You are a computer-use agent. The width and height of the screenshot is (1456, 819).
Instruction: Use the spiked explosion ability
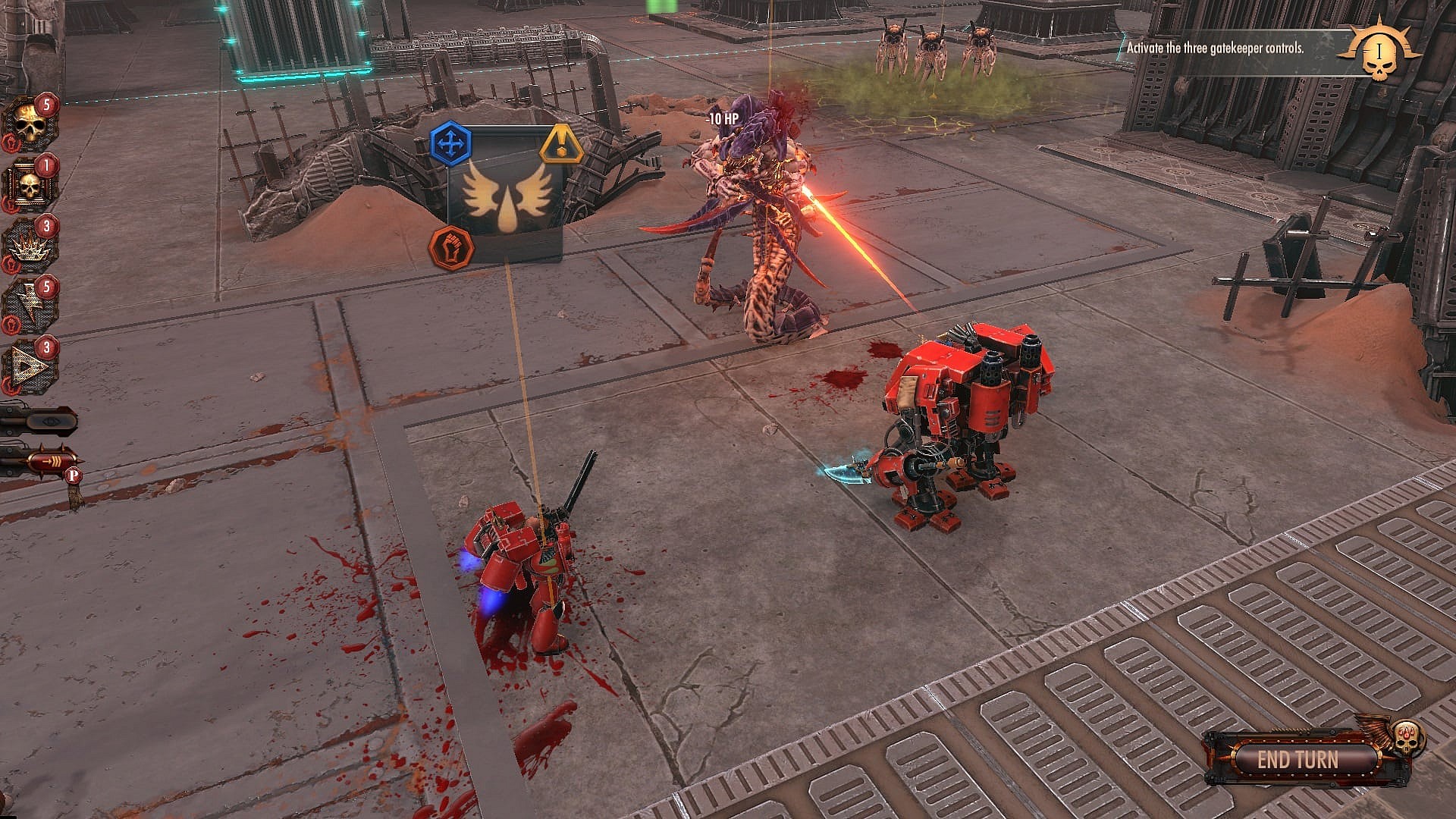(30, 246)
